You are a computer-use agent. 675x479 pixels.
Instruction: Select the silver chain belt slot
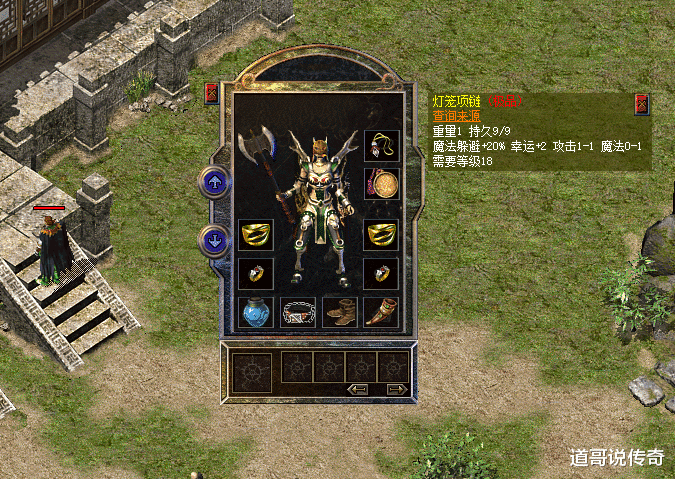tap(297, 312)
